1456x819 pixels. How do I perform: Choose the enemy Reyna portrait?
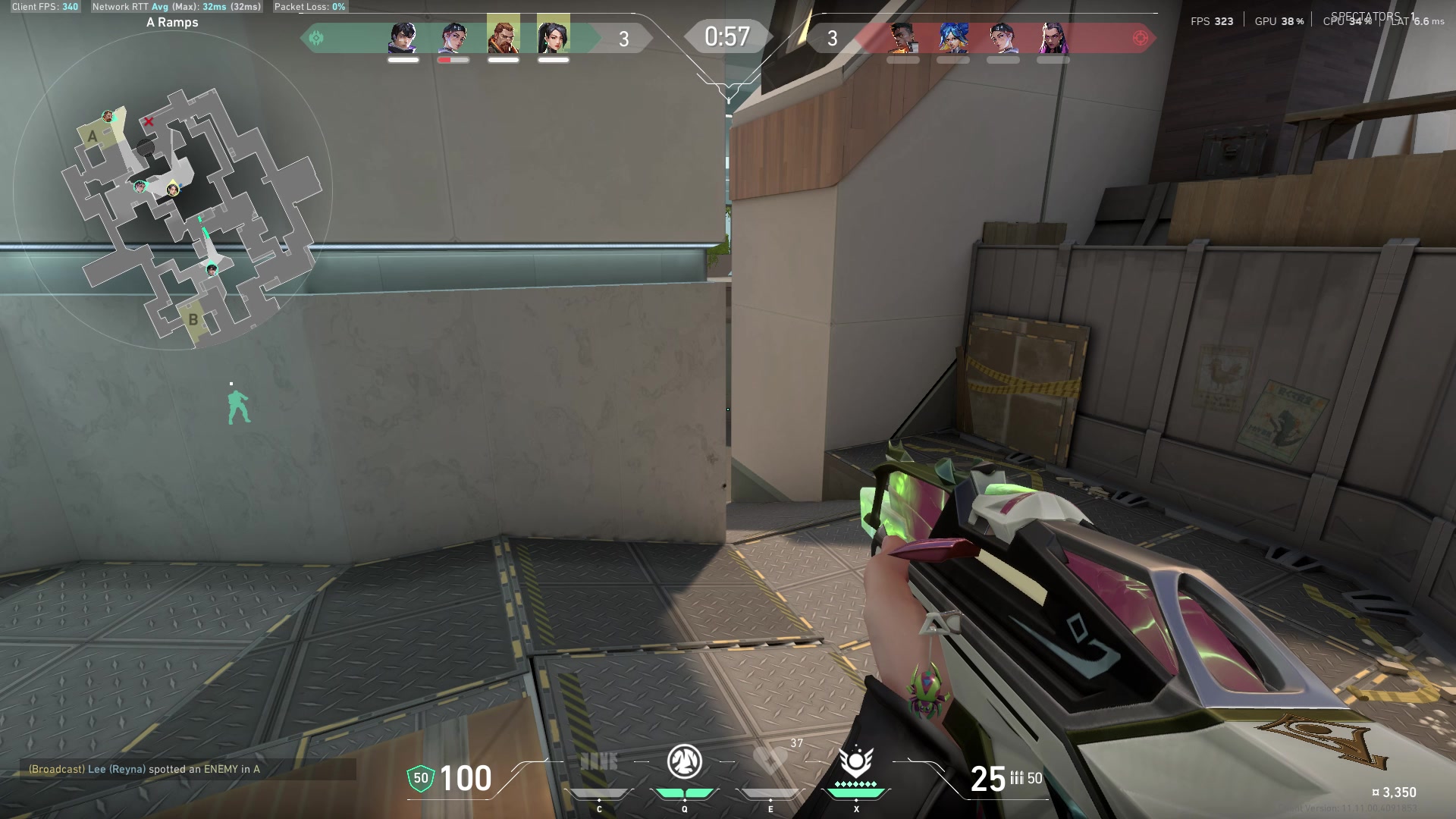(x=1053, y=37)
